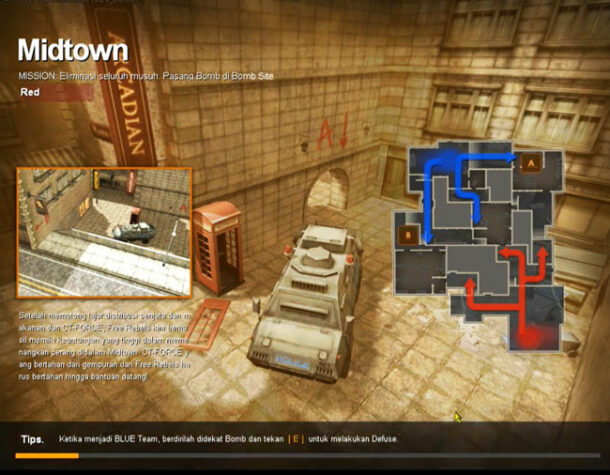Click the Midtown map preview thumbnail
The width and height of the screenshot is (610, 475).
tap(104, 232)
